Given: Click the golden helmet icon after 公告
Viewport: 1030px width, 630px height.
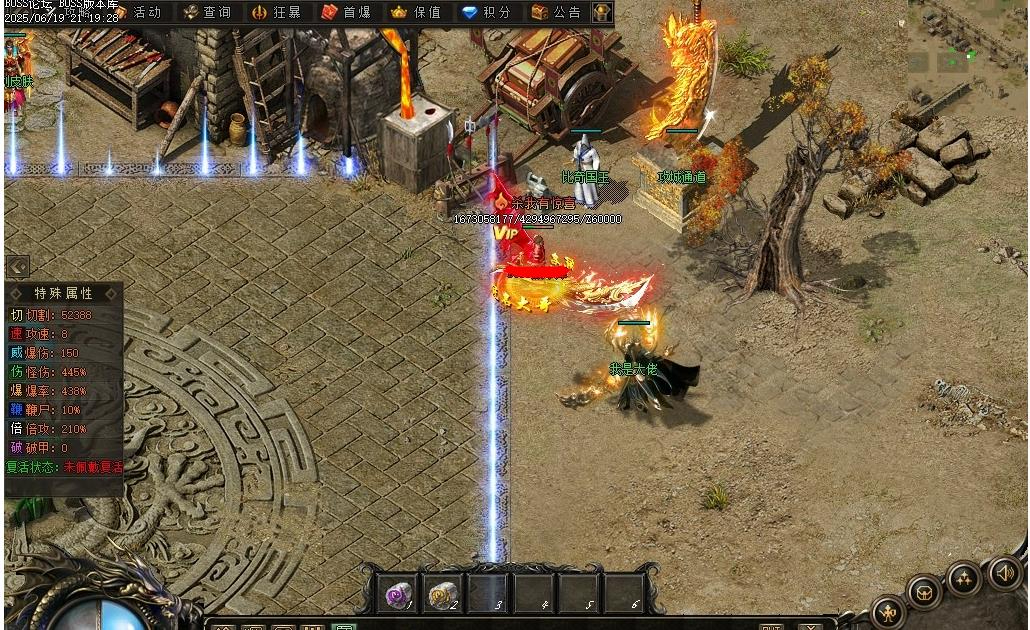Looking at the screenshot, I should coord(602,12).
